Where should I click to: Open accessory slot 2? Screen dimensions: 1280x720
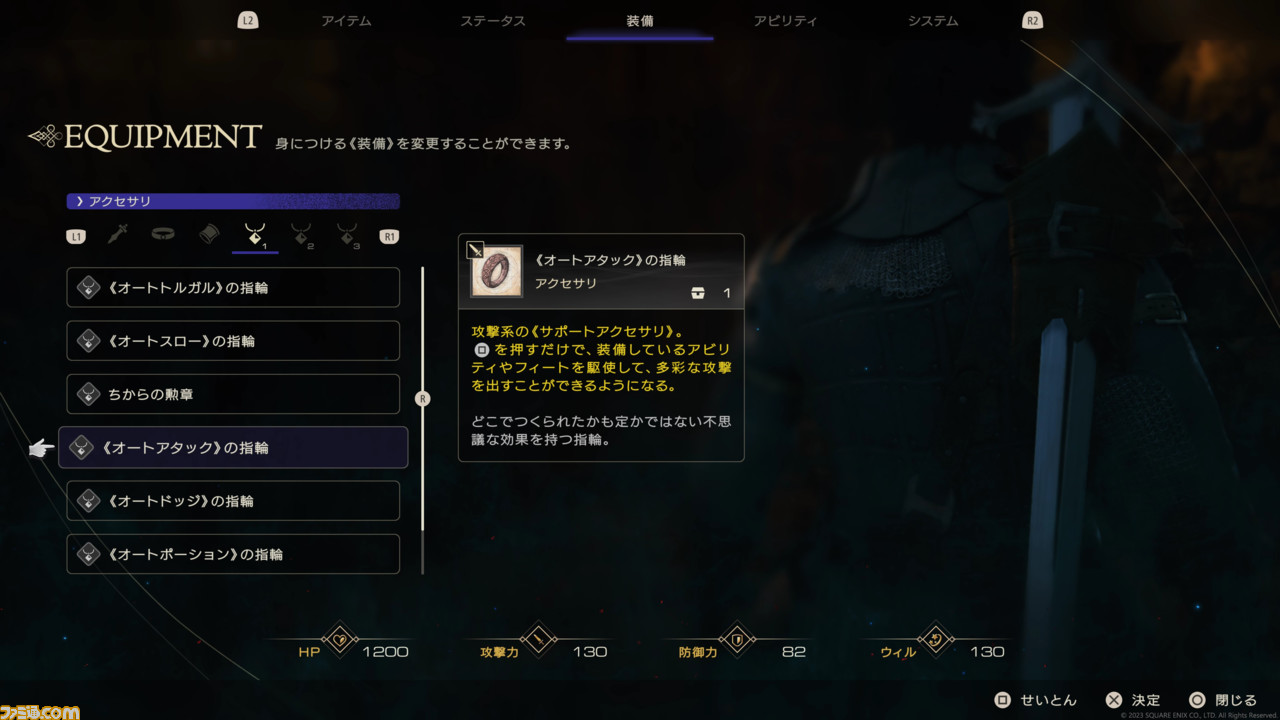pyautogui.click(x=301, y=234)
